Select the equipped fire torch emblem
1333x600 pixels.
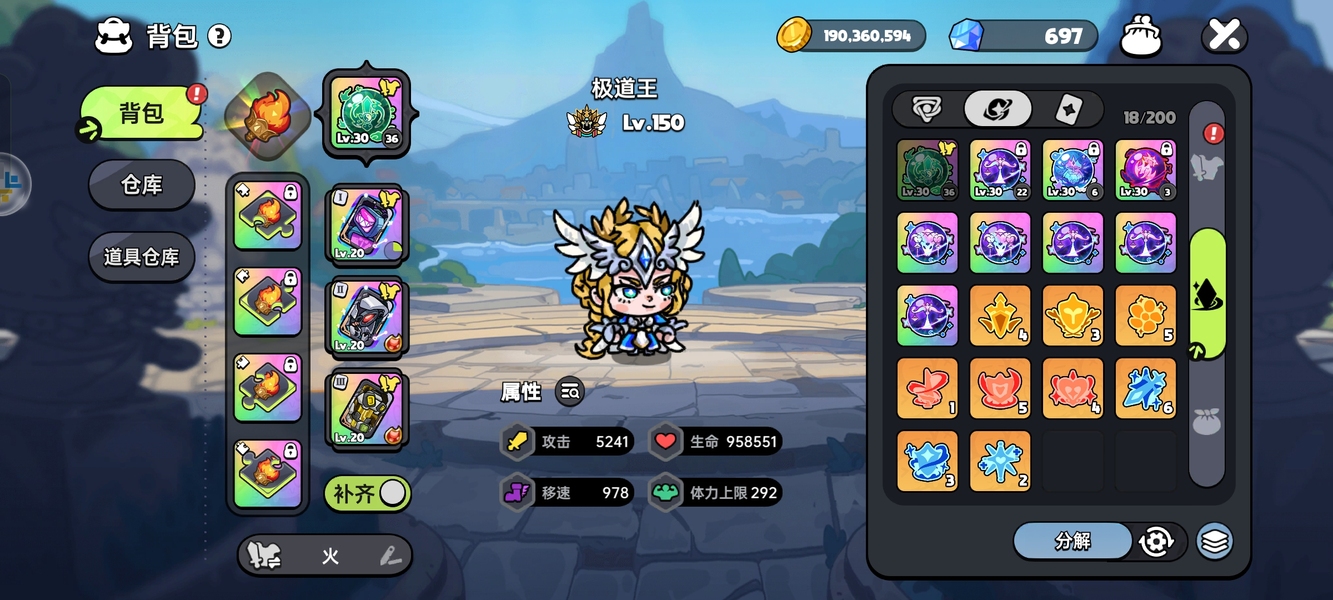point(258,113)
